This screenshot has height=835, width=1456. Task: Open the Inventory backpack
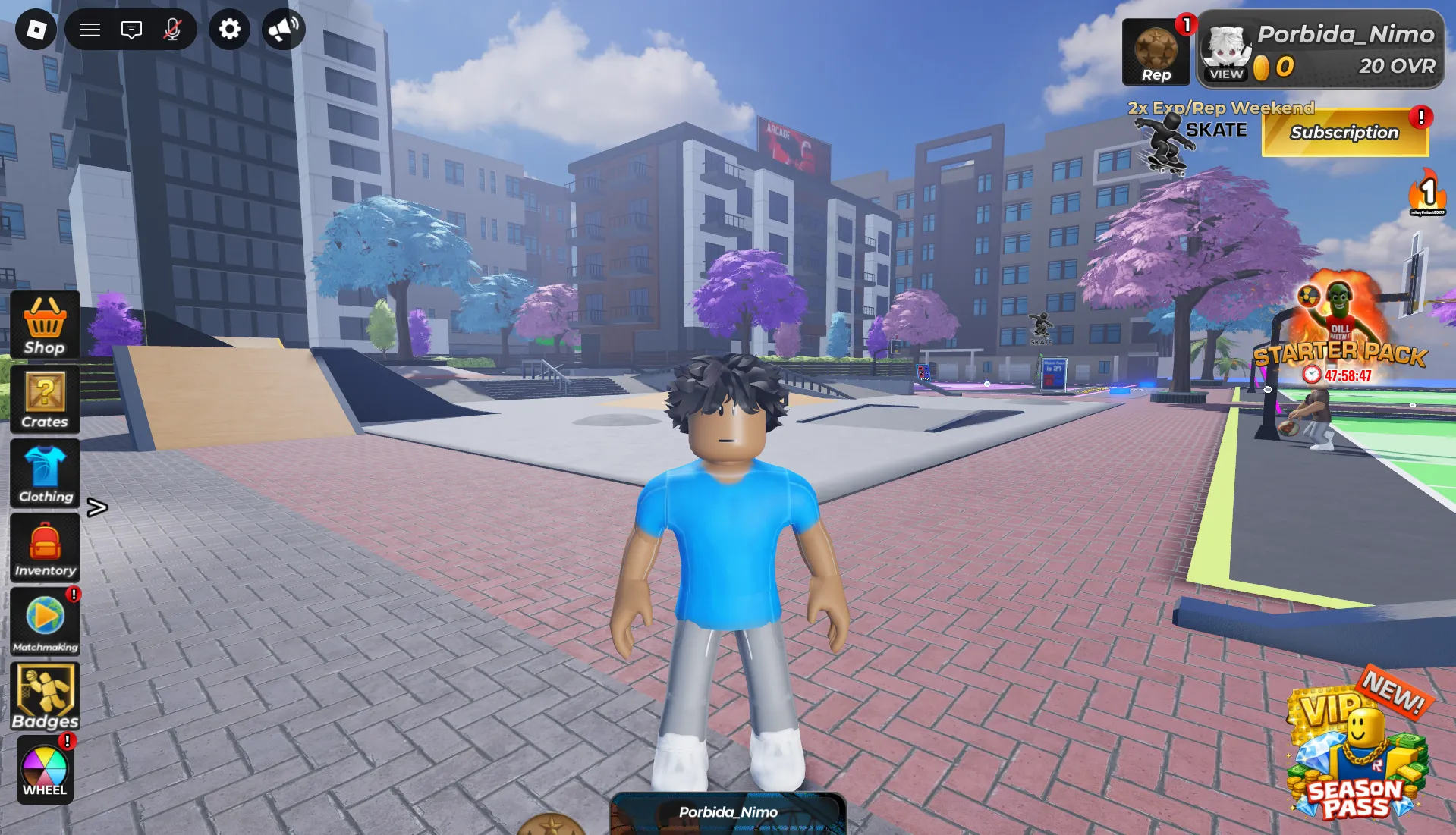pos(45,548)
